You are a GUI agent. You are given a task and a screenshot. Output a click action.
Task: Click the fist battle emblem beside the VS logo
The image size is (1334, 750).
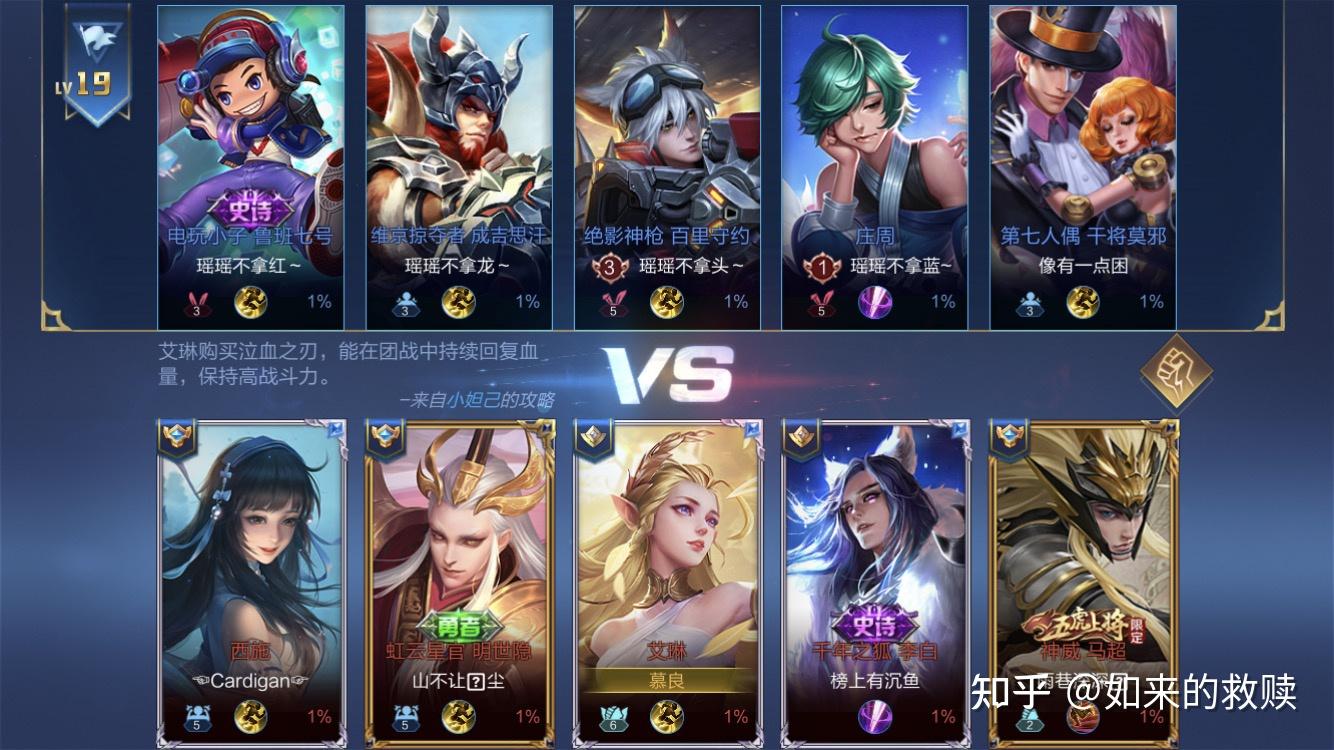(x=1176, y=371)
